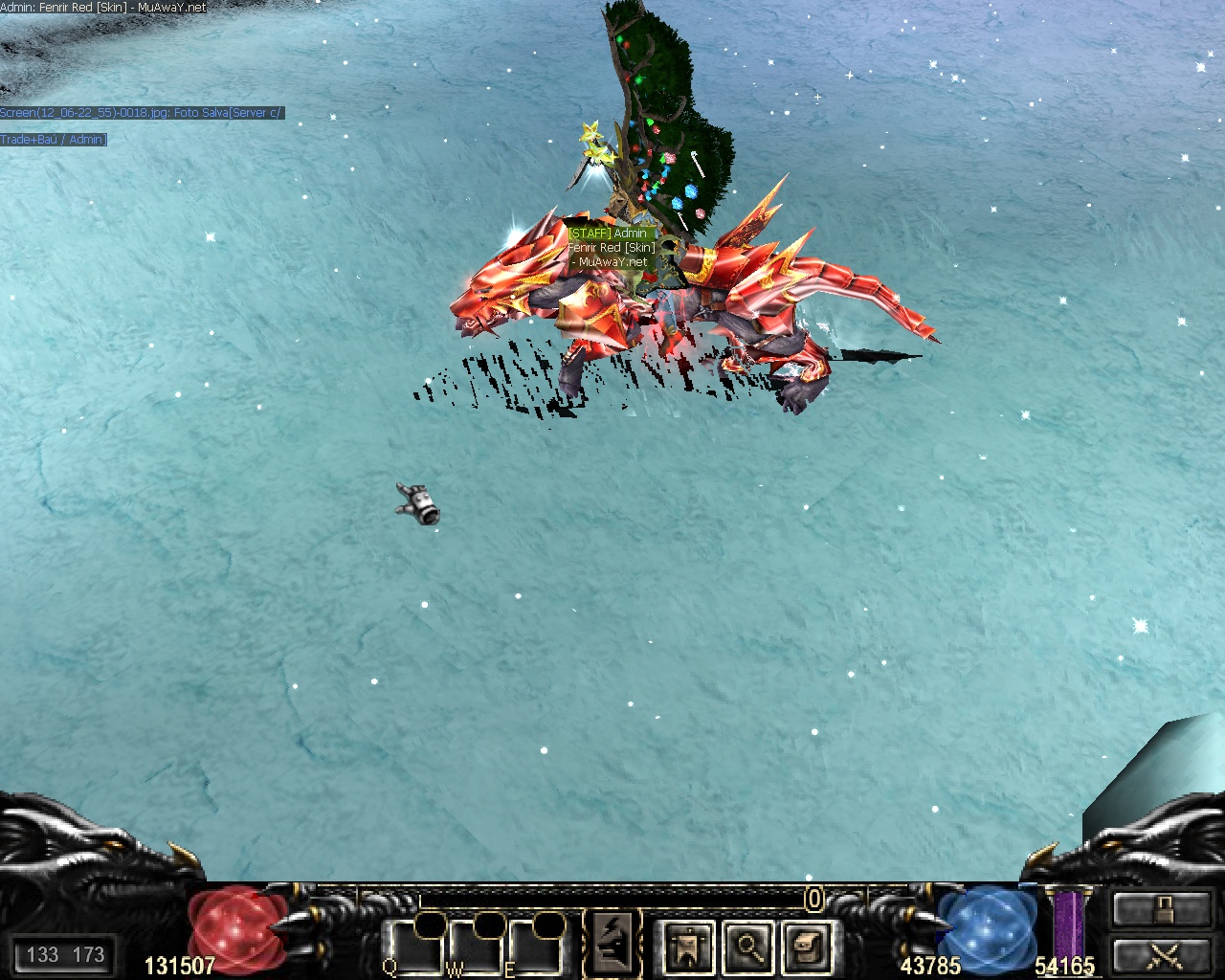Open the current skill slot with wolf icon
The width and height of the screenshot is (1225, 980).
point(612,943)
